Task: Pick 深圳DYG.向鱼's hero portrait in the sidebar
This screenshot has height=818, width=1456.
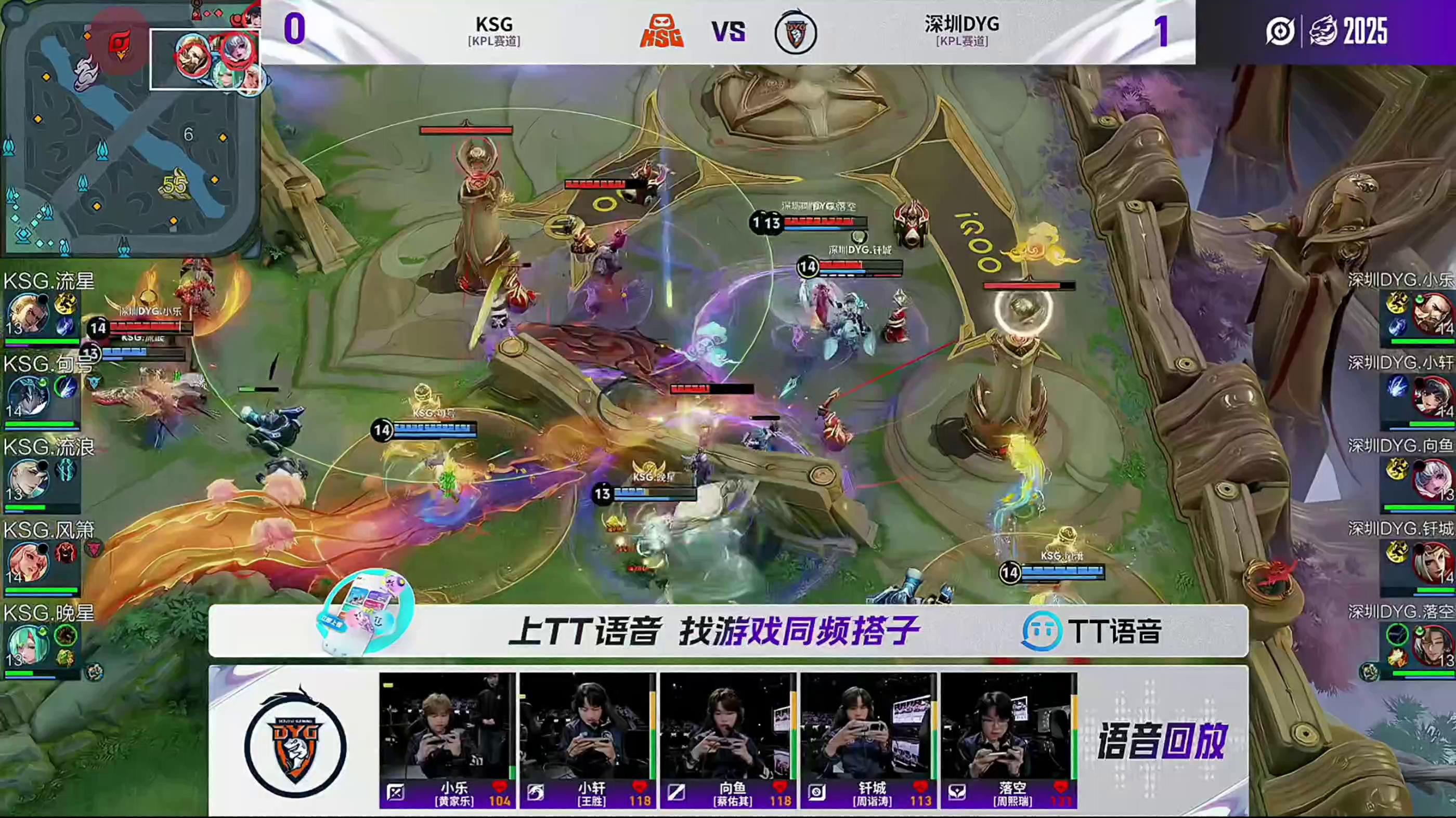Action: 1433,479
